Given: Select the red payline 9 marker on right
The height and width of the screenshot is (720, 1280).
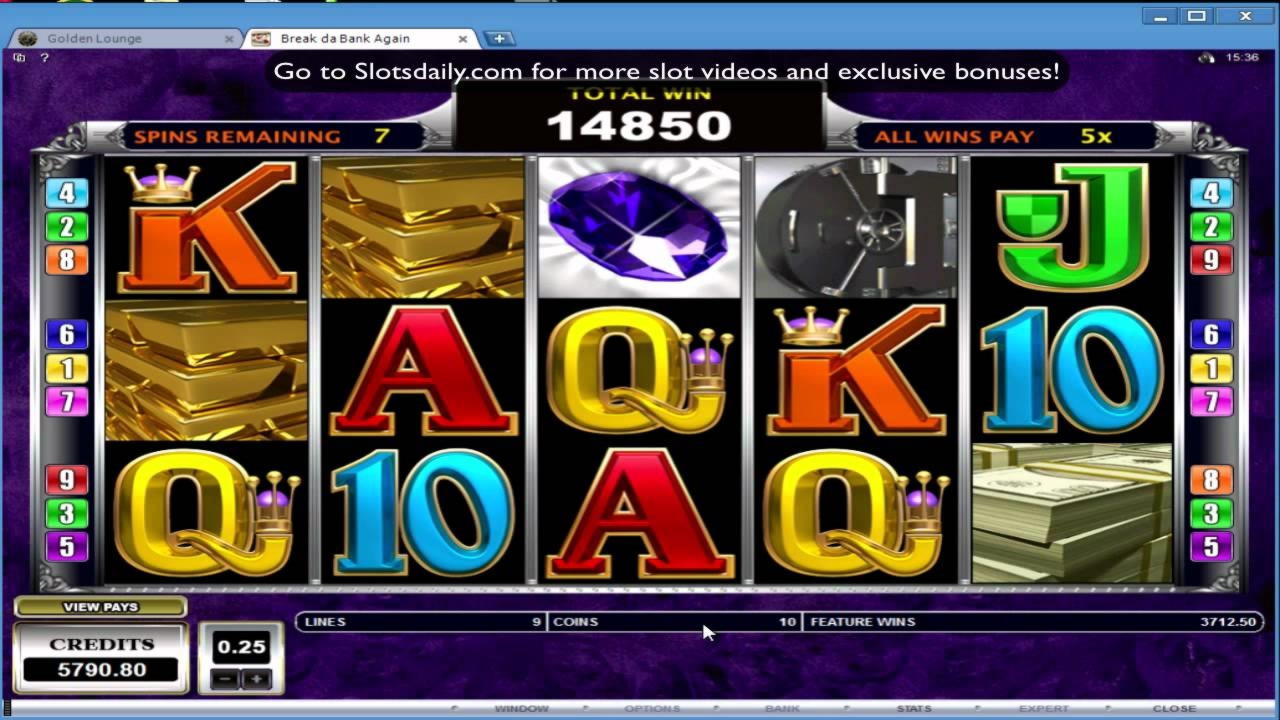Looking at the screenshot, I should coord(1211,260).
